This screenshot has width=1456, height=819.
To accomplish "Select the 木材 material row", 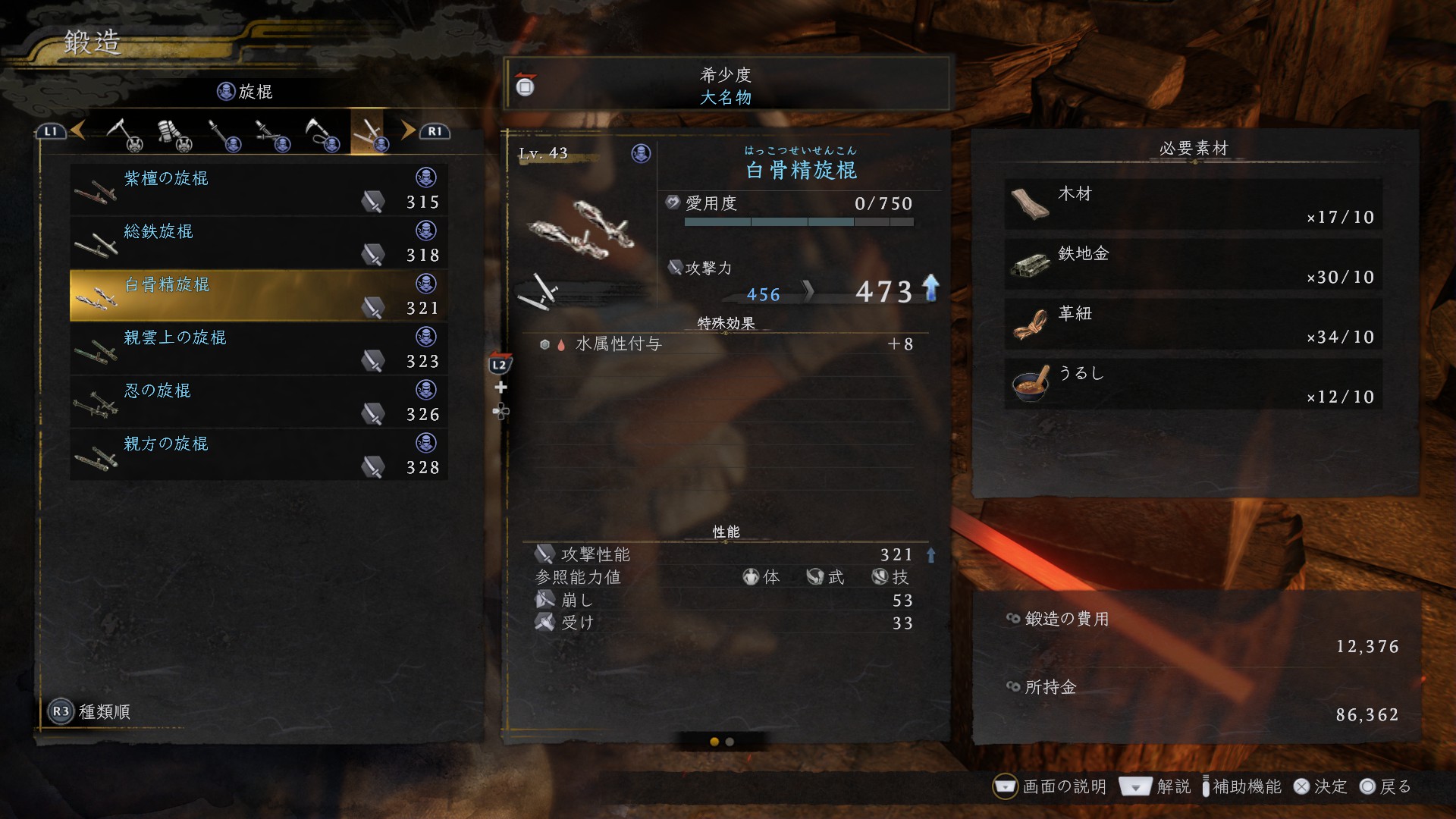I will pyautogui.click(x=1193, y=204).
